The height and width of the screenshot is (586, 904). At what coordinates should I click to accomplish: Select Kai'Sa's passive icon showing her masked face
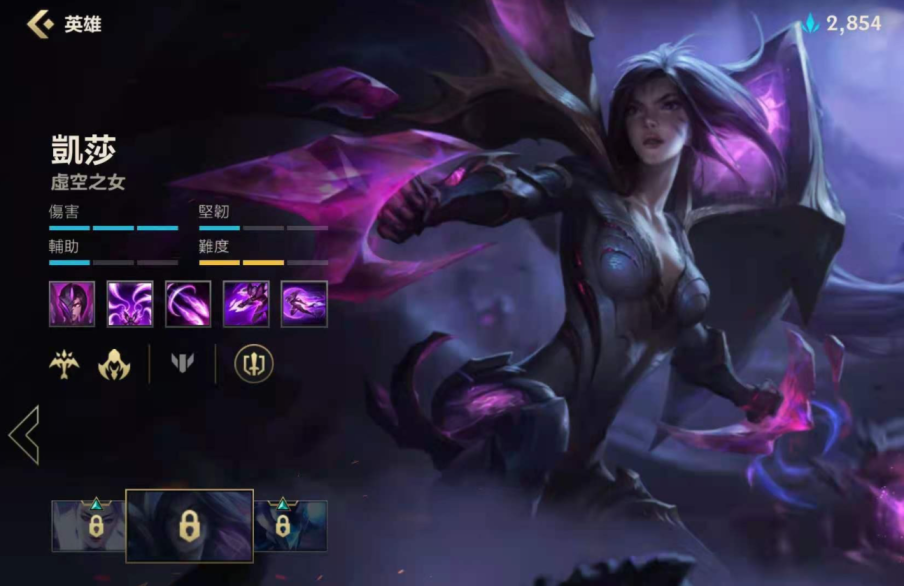[72, 303]
